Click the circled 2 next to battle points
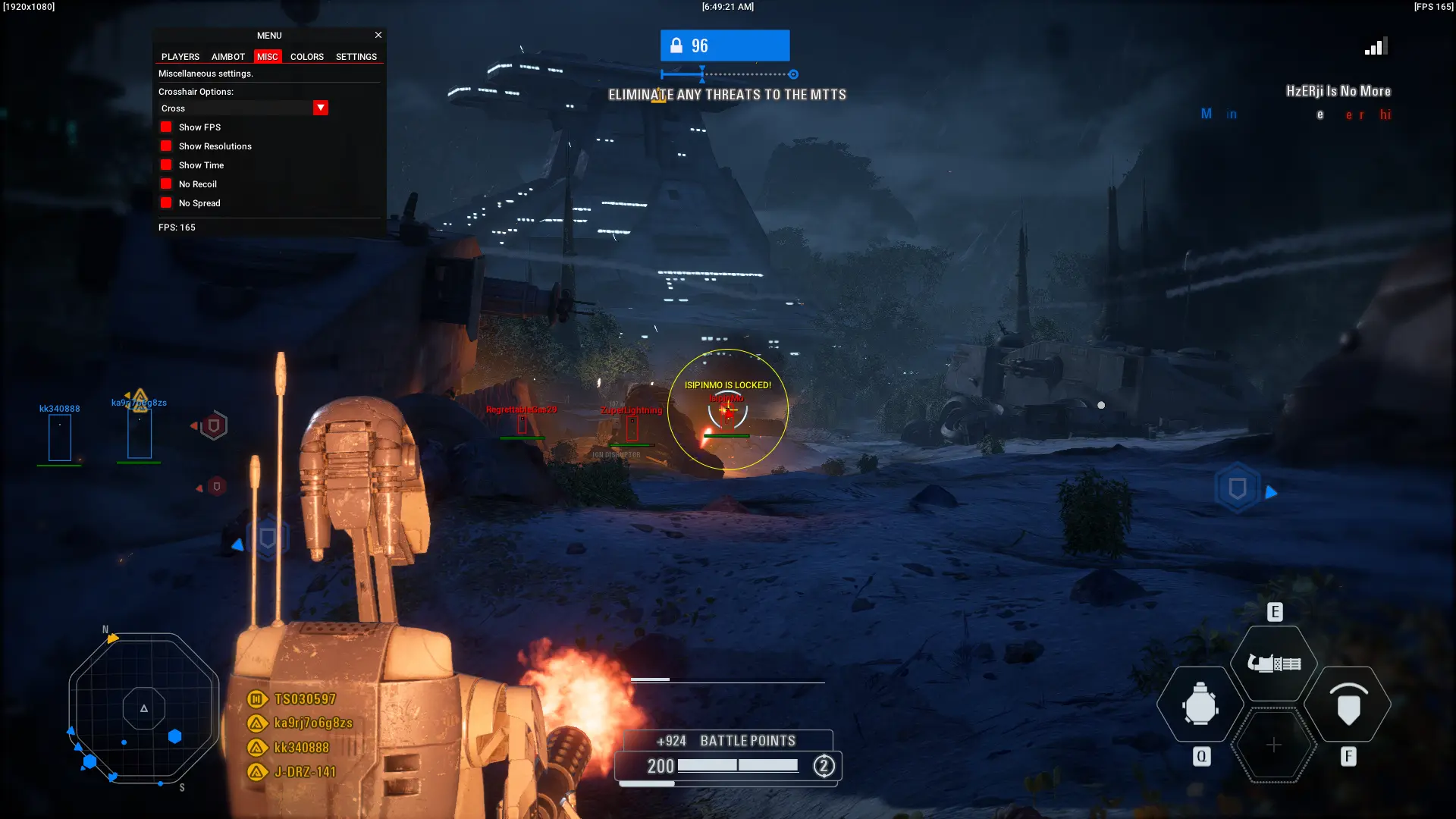The image size is (1456, 819). click(x=823, y=766)
